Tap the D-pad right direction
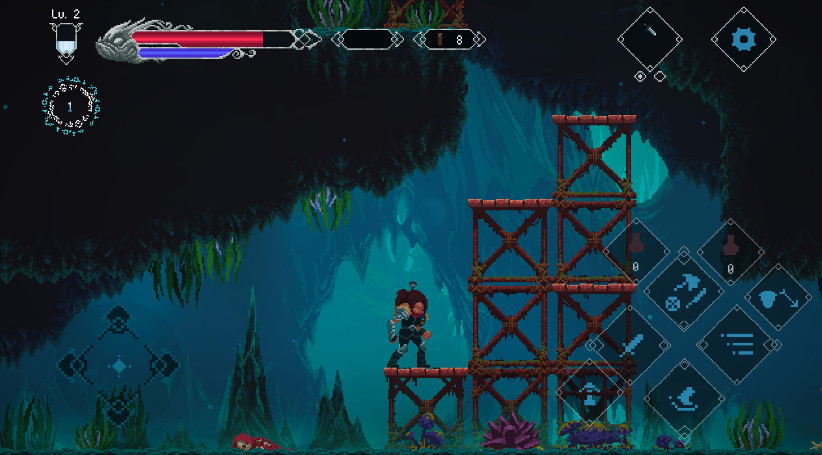 click(x=164, y=365)
